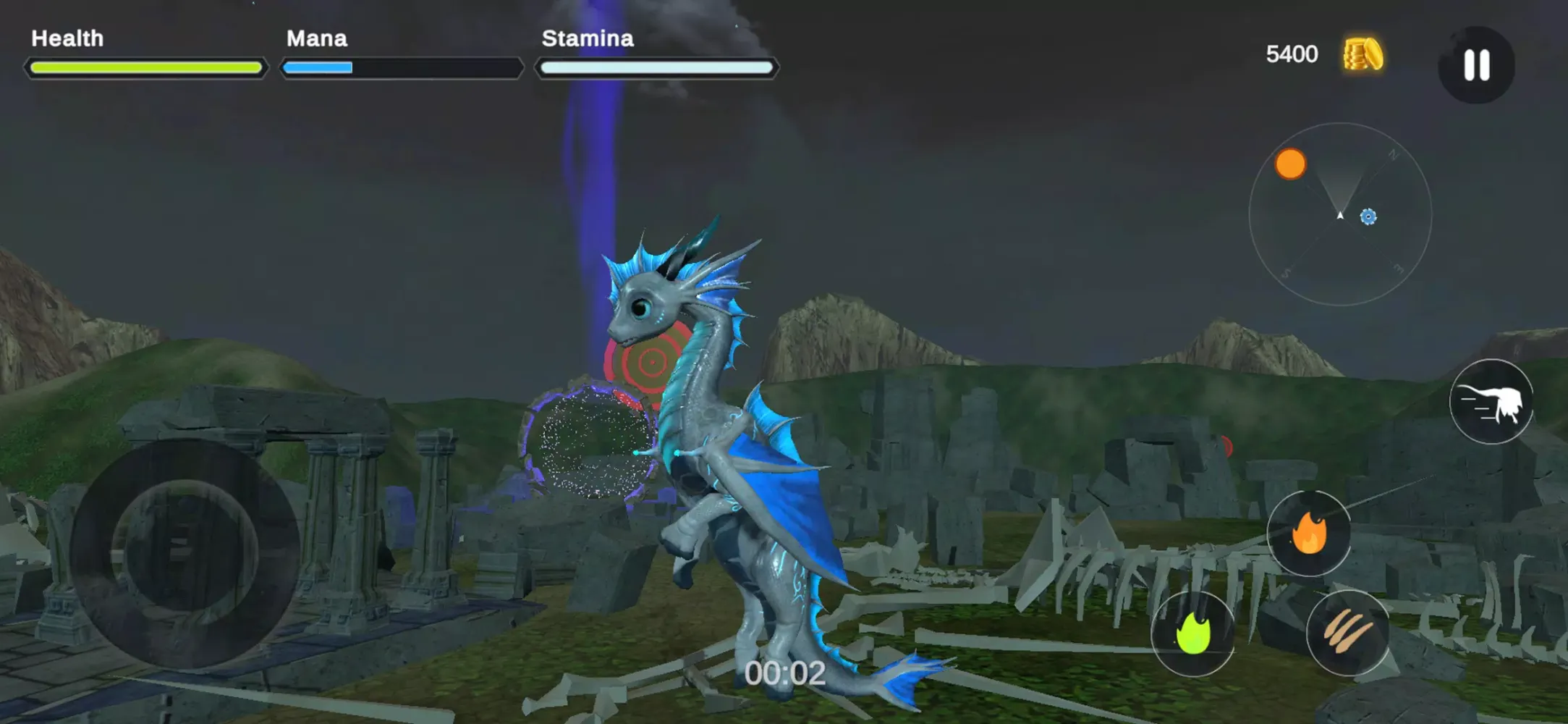Screen dimensions: 1568x724
Task: Tap the coin balance showing 5400
Action: tap(1291, 54)
